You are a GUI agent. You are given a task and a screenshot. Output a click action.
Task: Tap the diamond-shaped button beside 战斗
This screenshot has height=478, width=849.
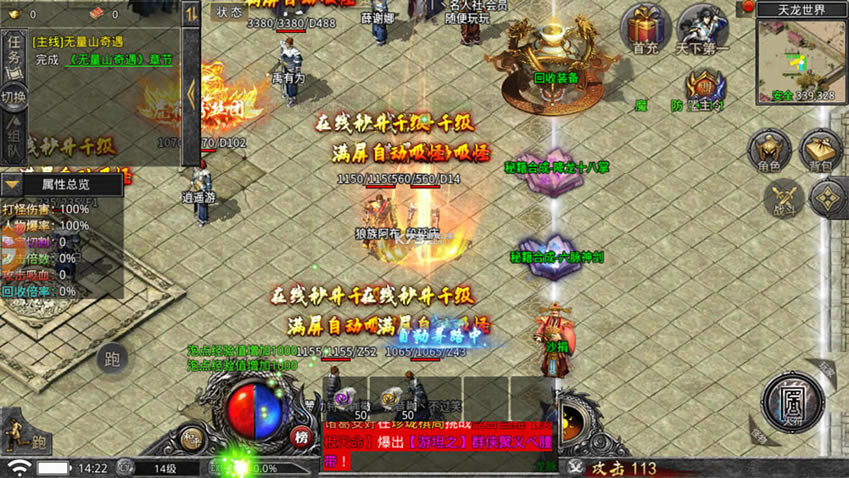click(828, 198)
